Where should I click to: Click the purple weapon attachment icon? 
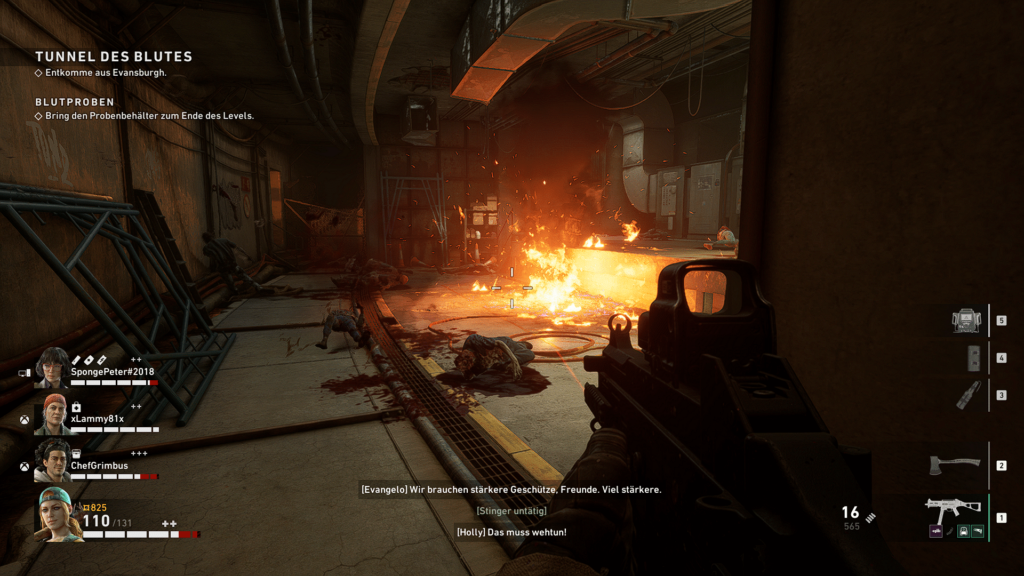[936, 531]
